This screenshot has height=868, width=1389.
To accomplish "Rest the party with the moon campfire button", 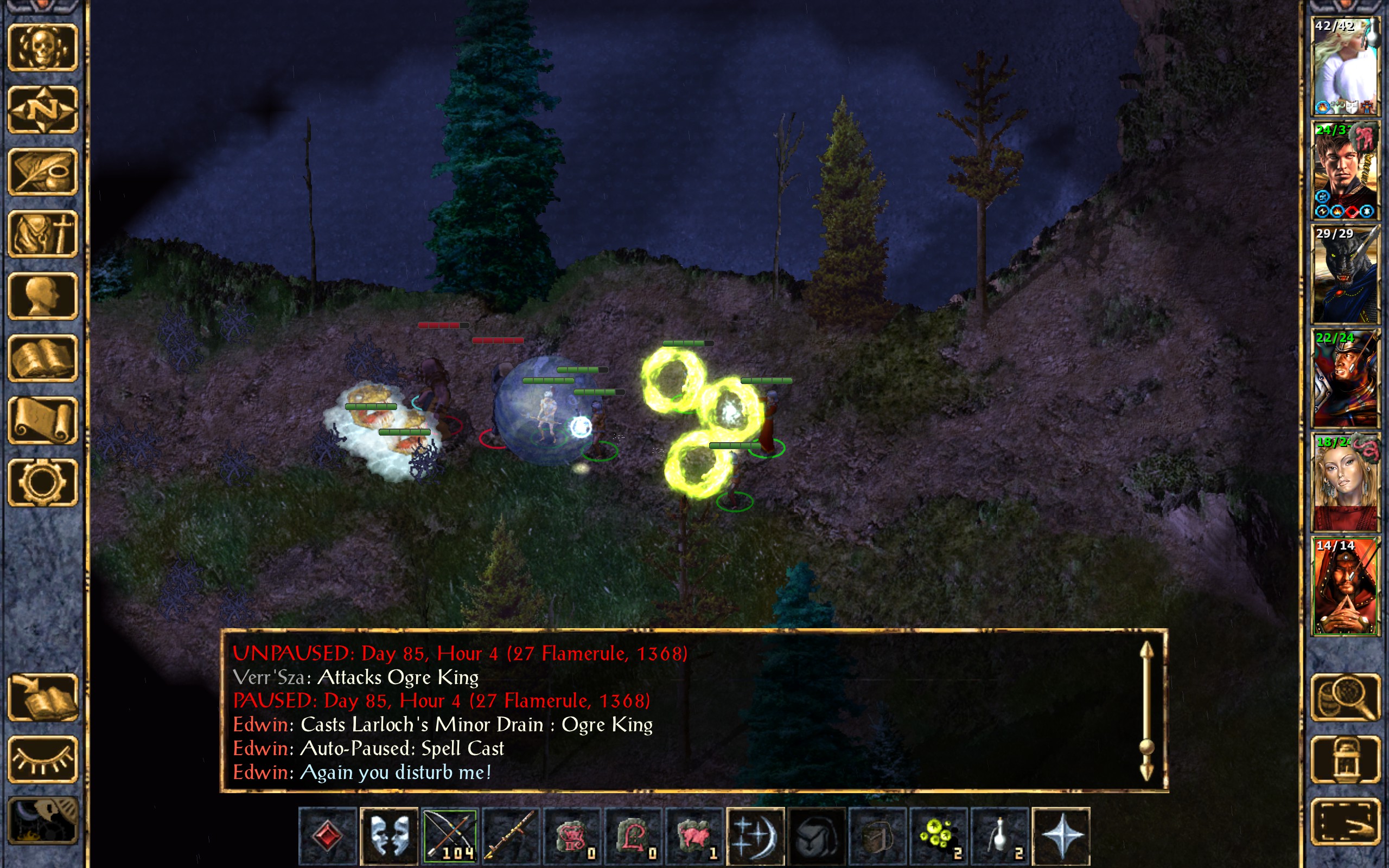I will (x=43, y=821).
